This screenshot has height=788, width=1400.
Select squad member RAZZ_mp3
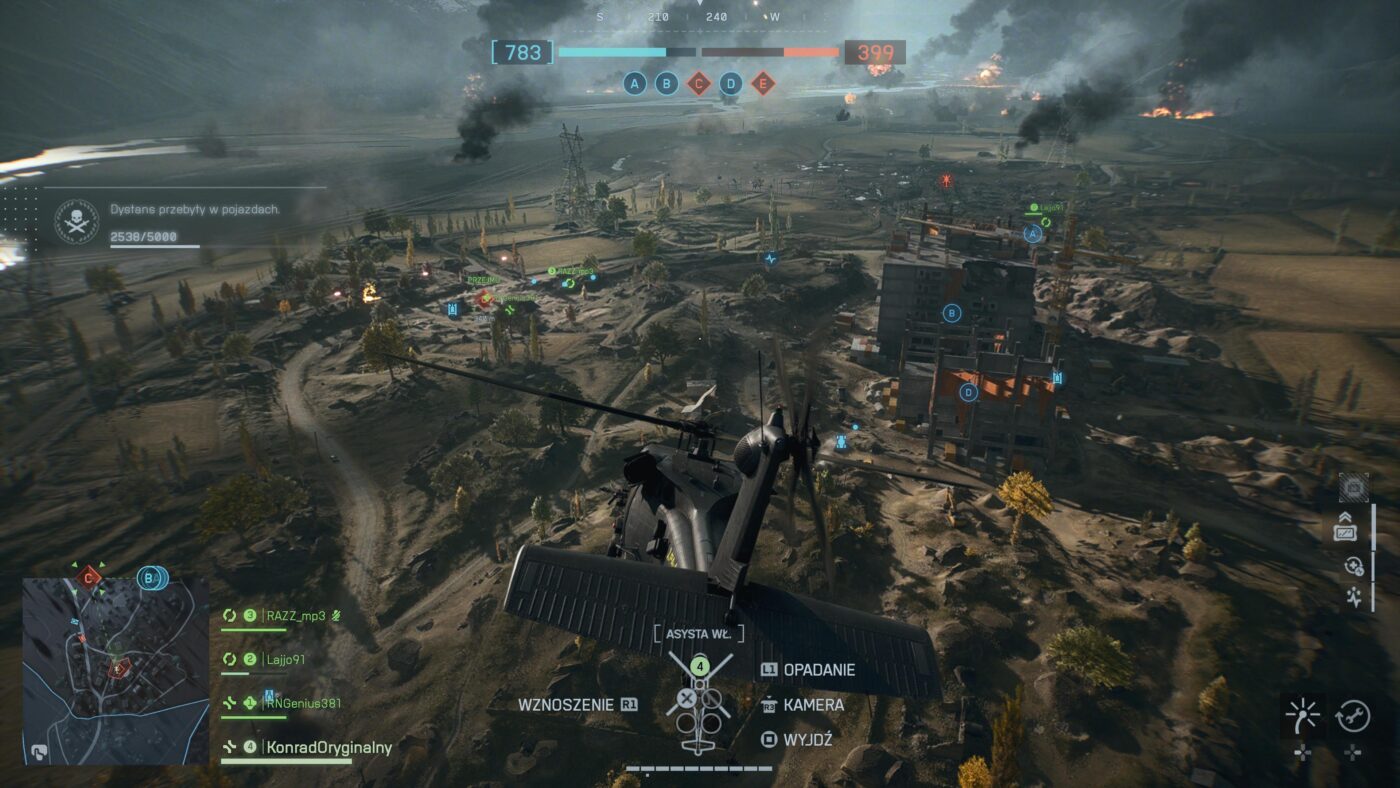click(296, 615)
